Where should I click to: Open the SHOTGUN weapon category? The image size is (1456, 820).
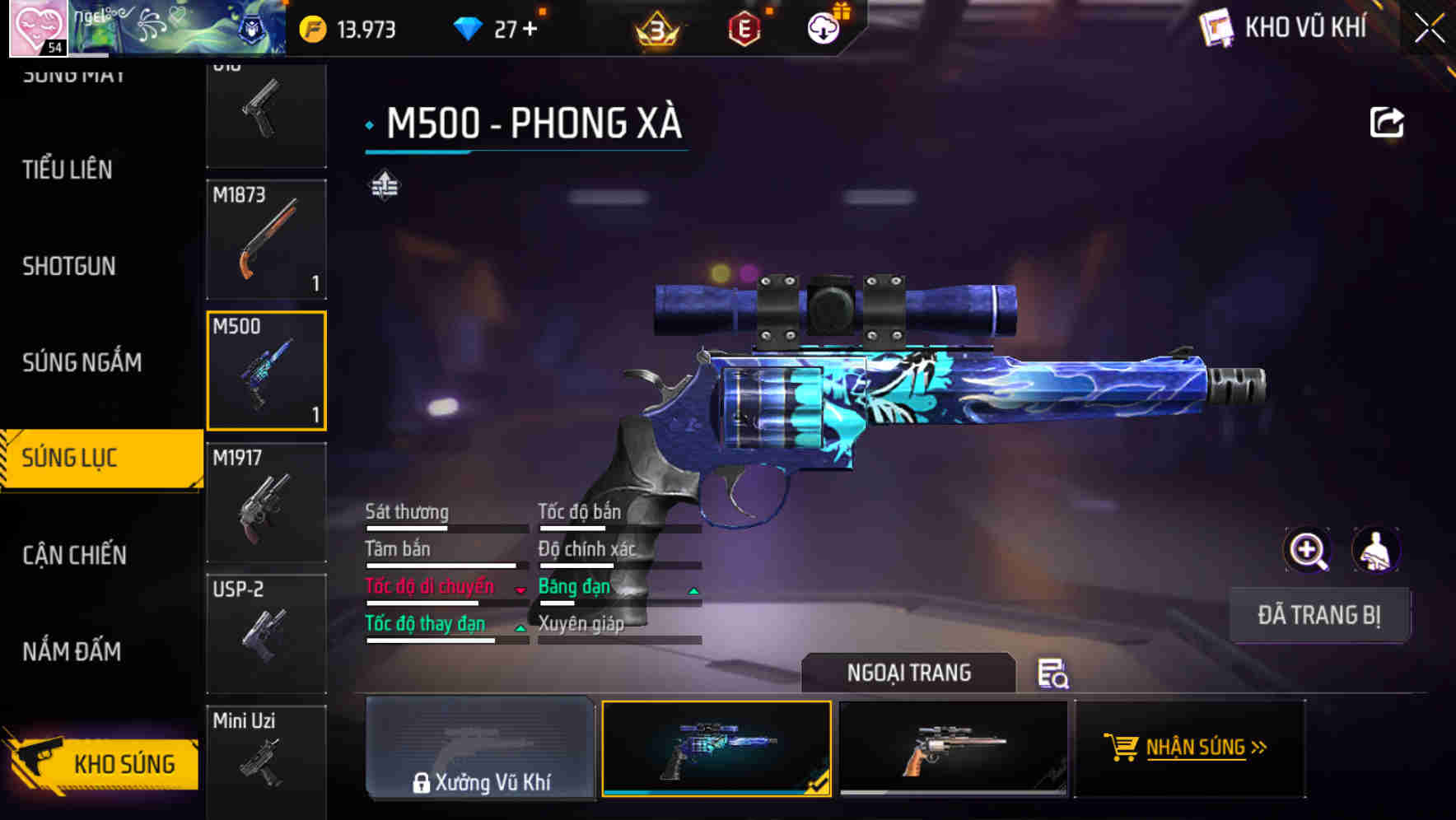69,266
